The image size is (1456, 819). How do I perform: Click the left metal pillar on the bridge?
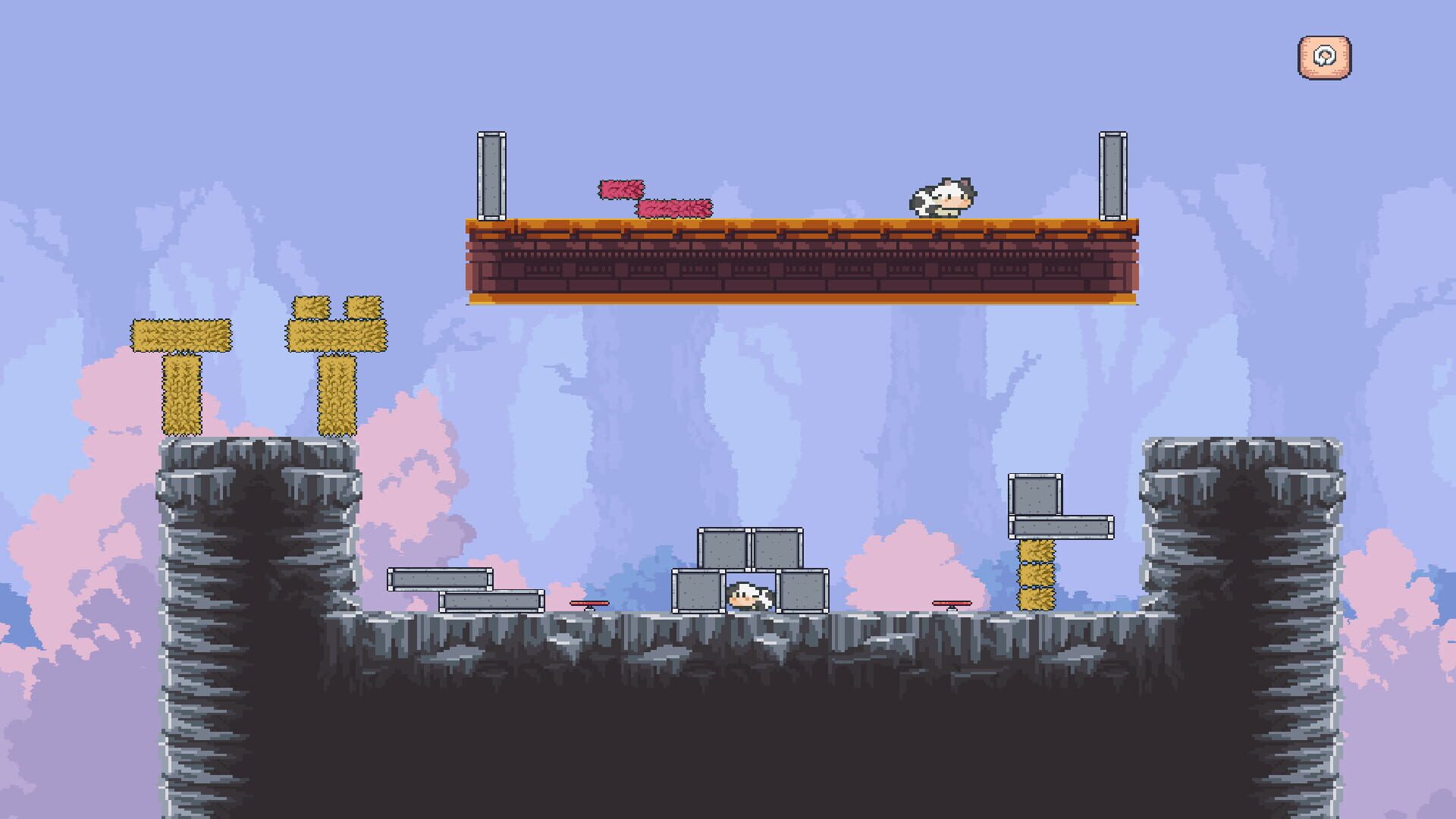[x=491, y=174]
